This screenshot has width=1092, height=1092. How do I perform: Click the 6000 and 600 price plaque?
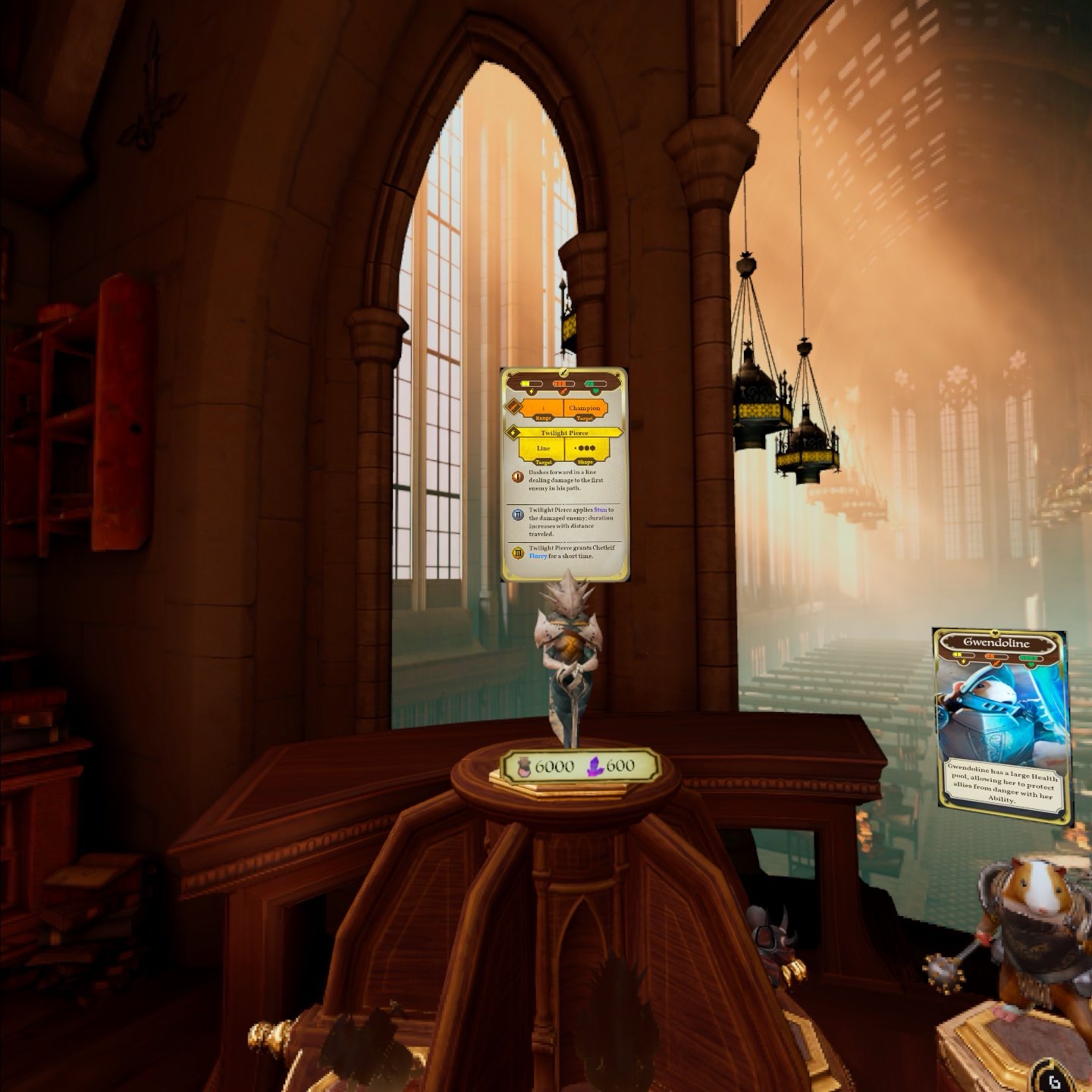[578, 767]
